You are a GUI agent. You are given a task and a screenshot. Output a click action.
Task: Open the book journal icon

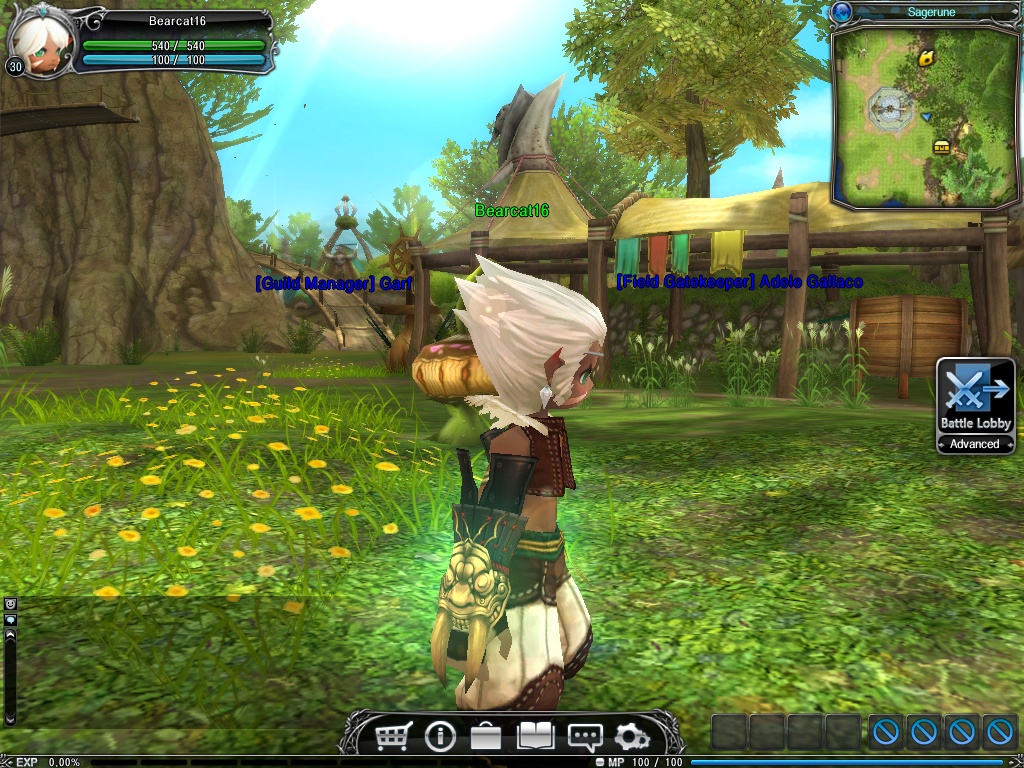[x=535, y=737]
